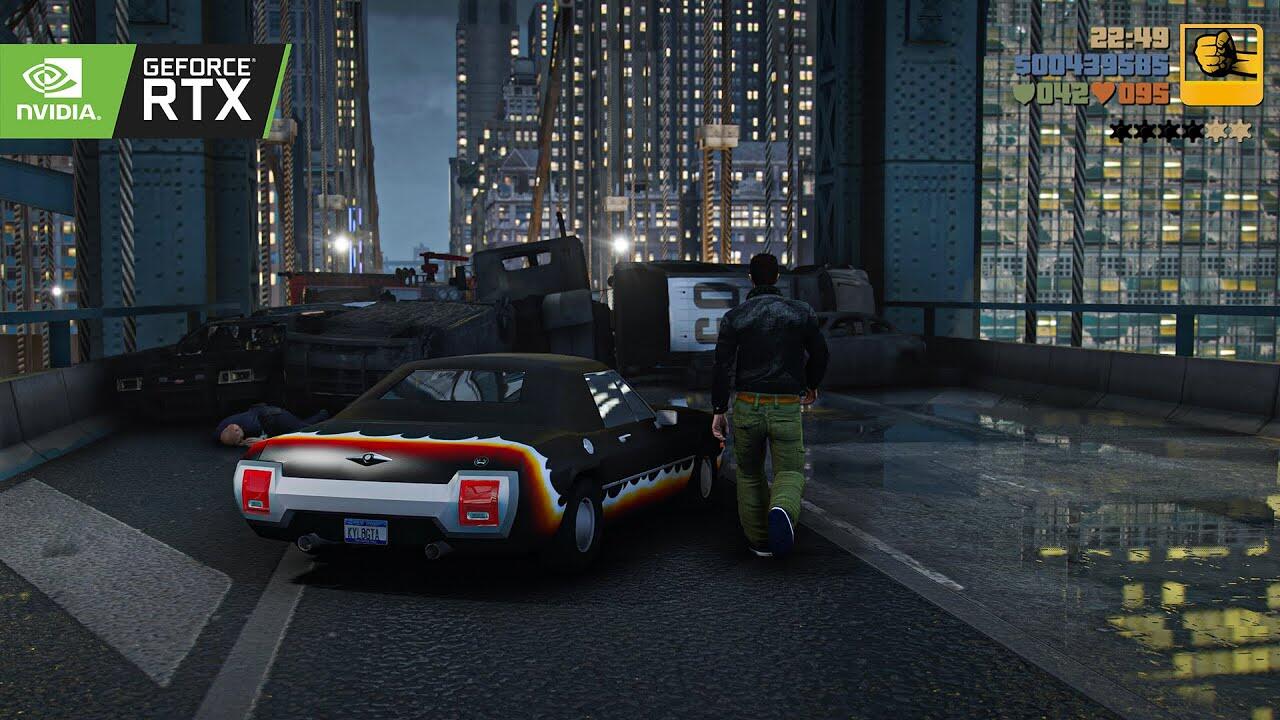1280x720 pixels.
Task: Click the NVIDIA GeForce RTX badge
Action: click(x=143, y=91)
